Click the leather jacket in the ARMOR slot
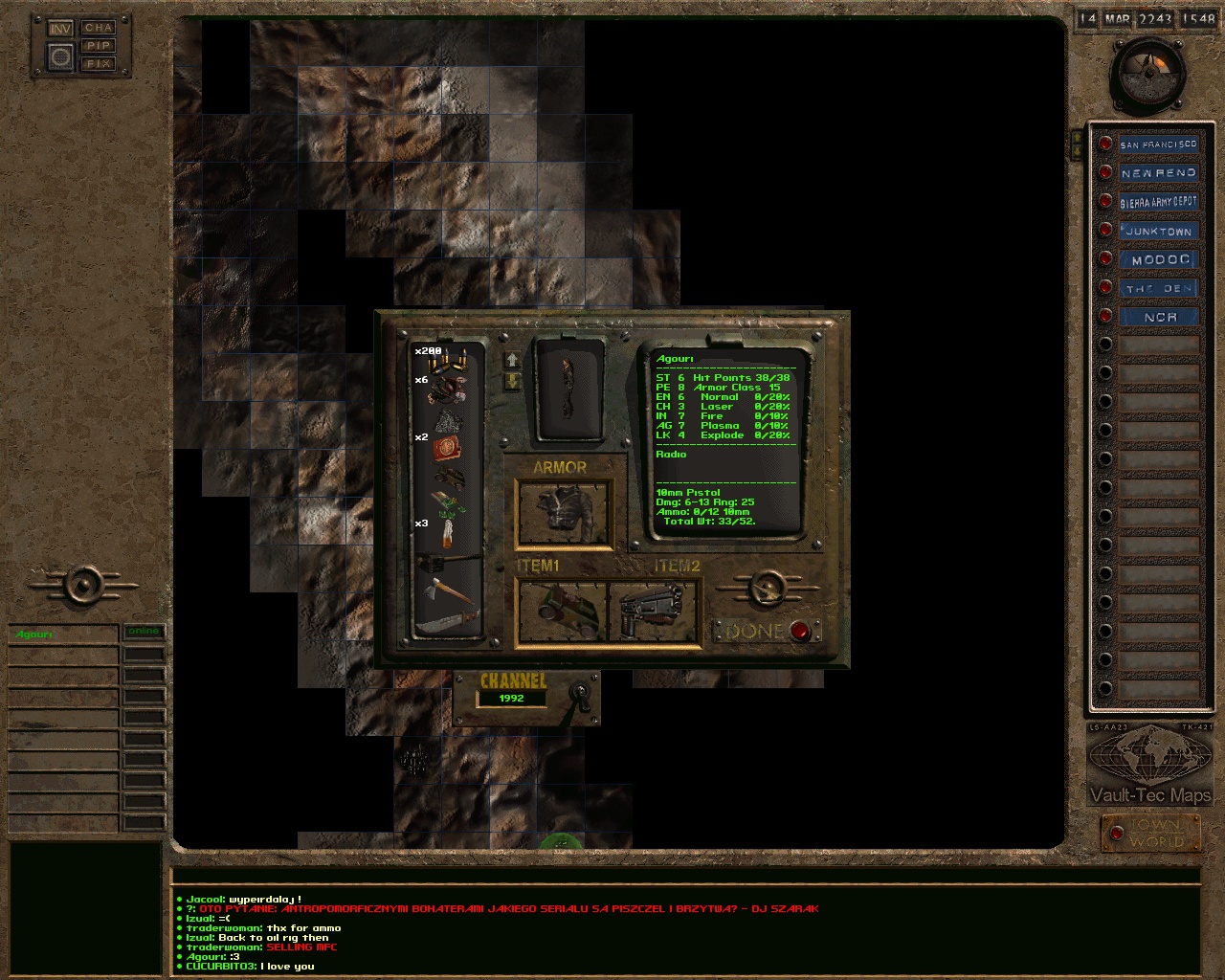The height and width of the screenshot is (980, 1225). pyautogui.click(x=565, y=512)
